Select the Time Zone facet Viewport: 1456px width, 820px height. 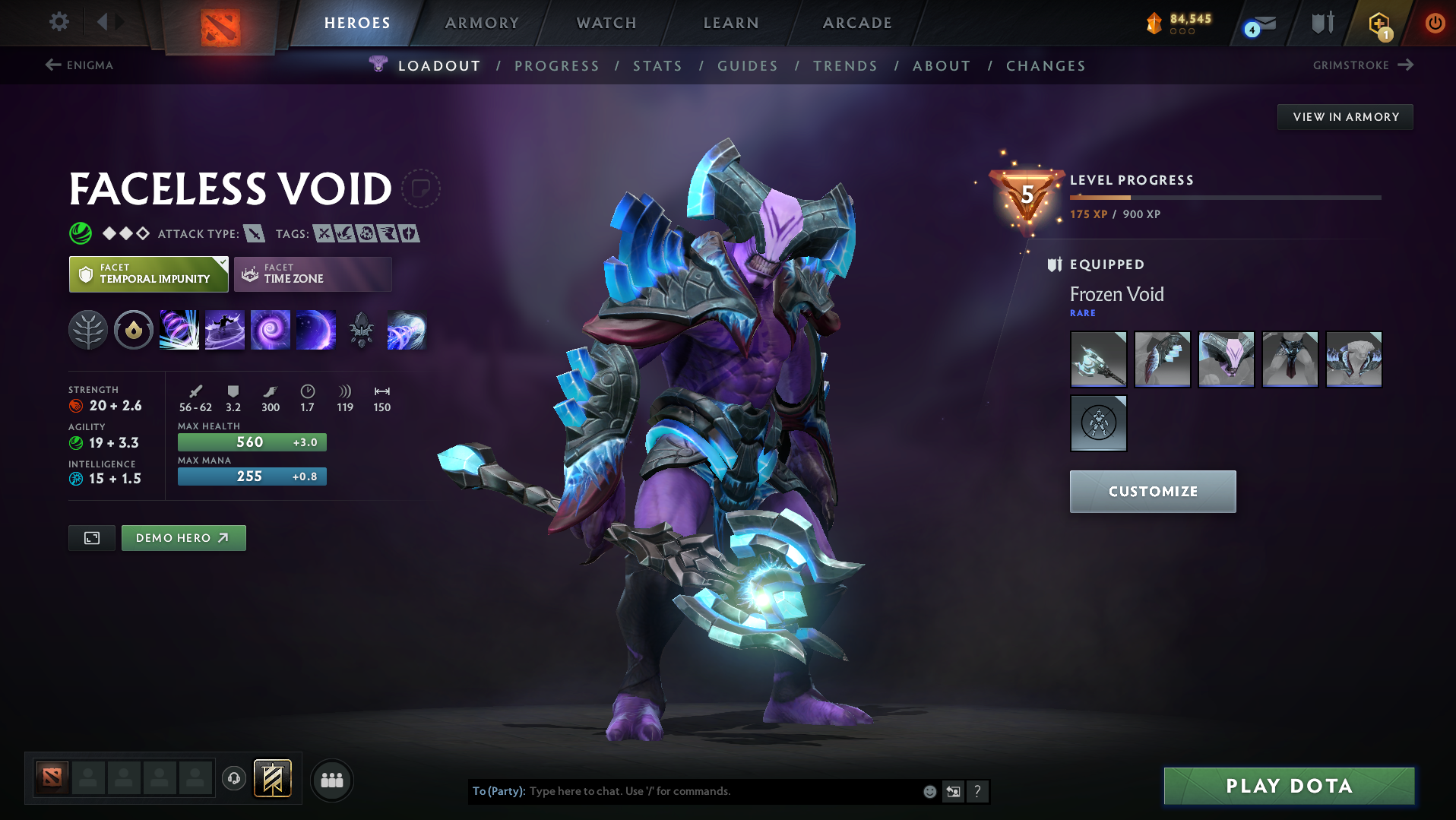coord(312,274)
